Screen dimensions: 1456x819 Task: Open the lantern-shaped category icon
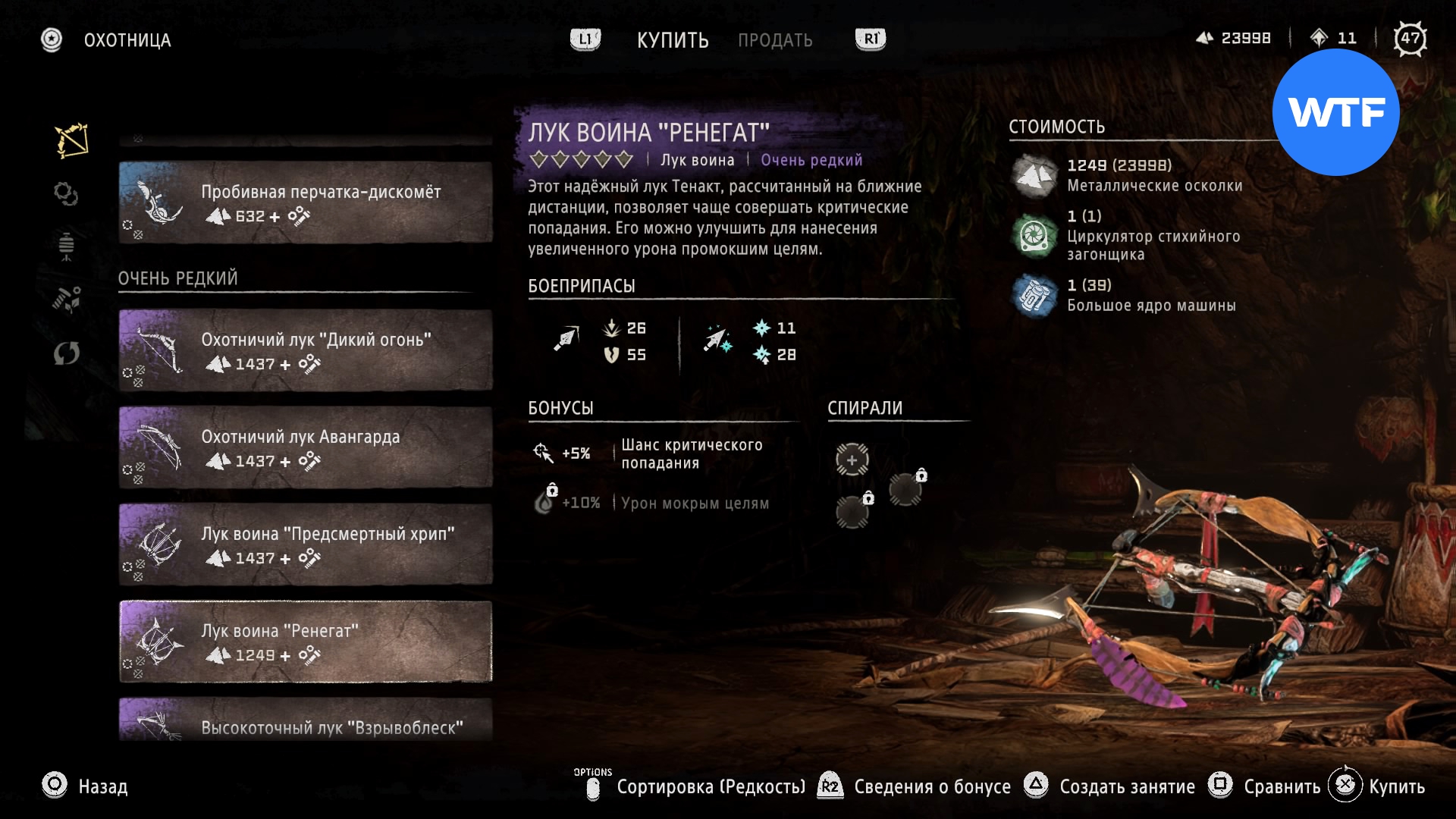click(66, 246)
